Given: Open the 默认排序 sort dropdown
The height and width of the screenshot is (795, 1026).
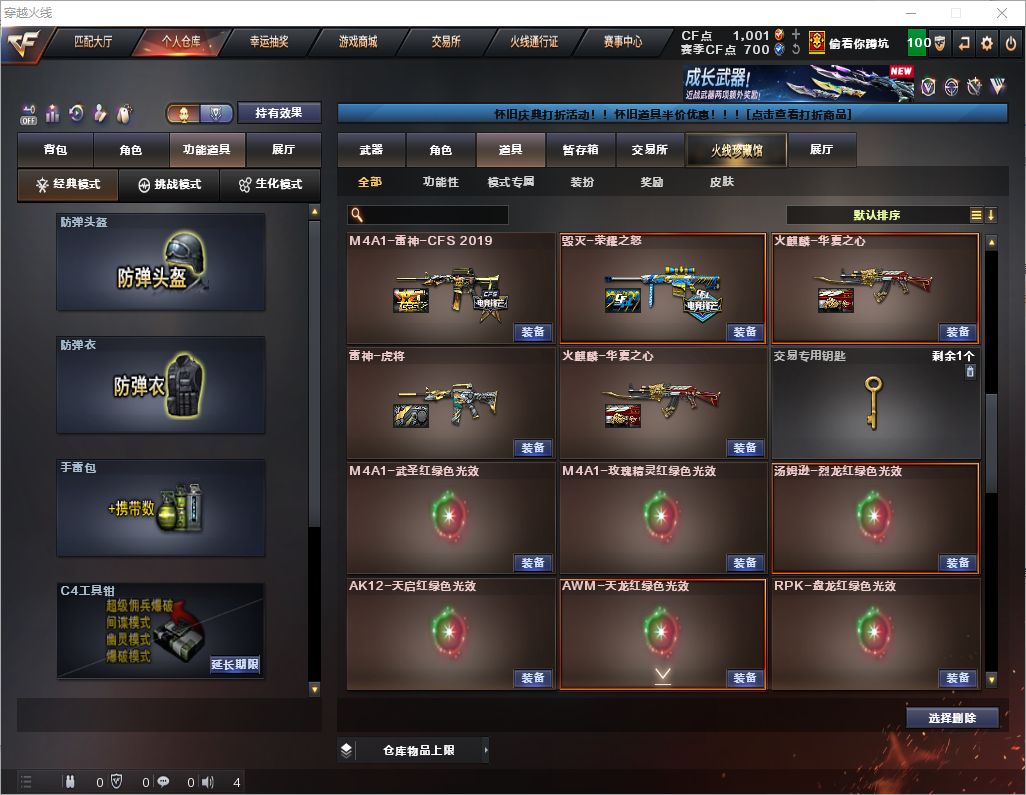Looking at the screenshot, I should [x=875, y=215].
